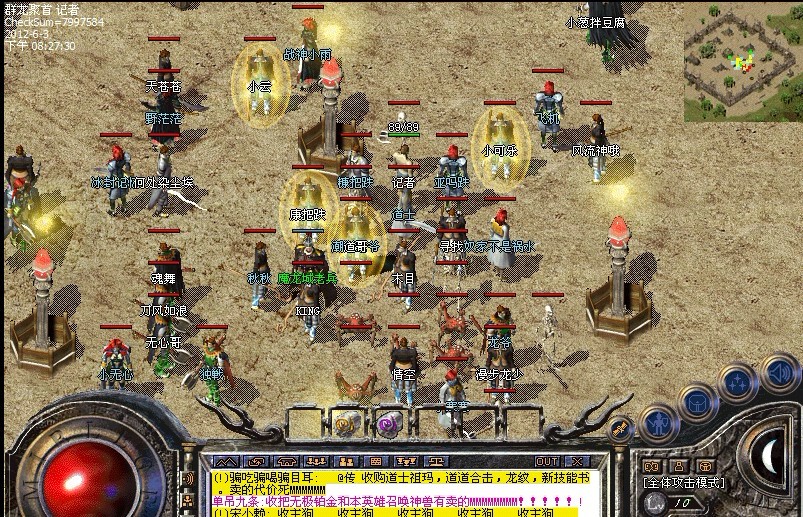Screen dimensions: 803x517
Task: Click the day-night moon indicator
Action: coord(770,459)
